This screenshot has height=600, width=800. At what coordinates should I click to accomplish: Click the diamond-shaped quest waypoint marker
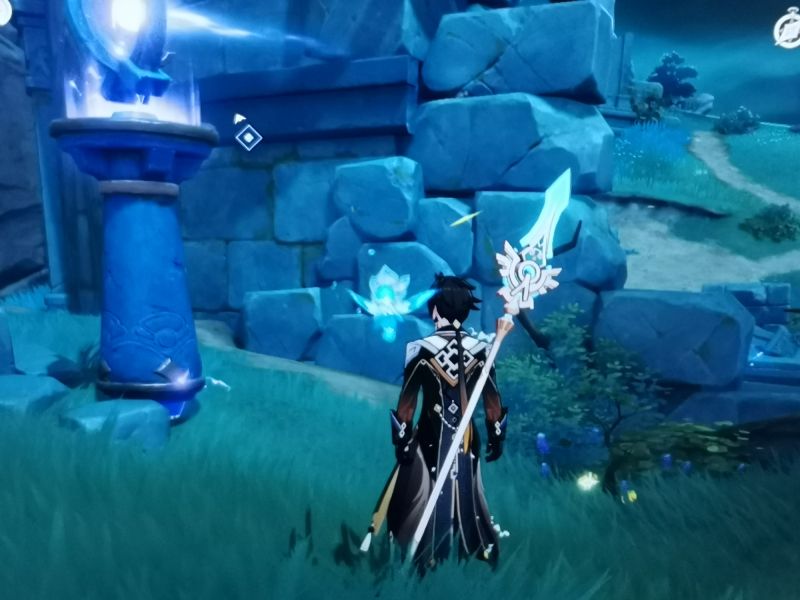(248, 137)
